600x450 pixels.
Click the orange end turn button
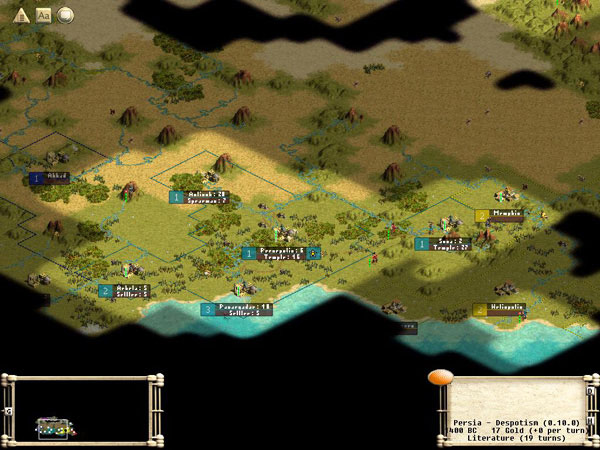click(x=440, y=380)
